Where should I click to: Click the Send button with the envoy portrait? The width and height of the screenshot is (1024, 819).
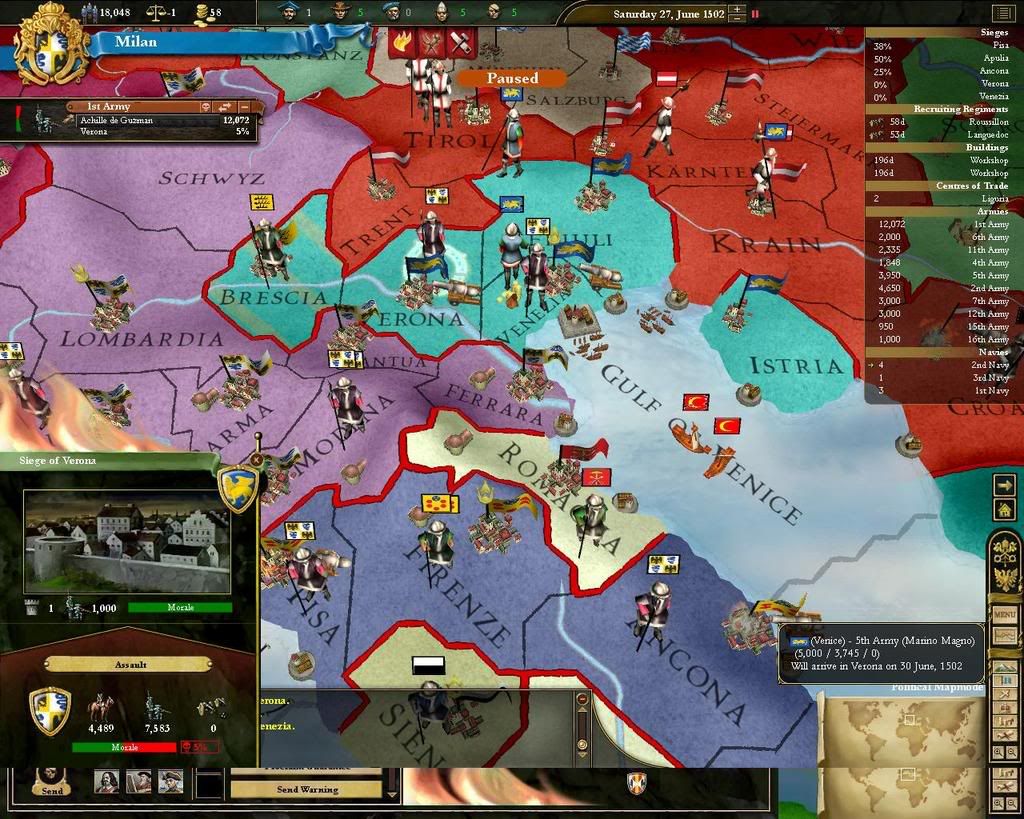pyautogui.click(x=52, y=780)
